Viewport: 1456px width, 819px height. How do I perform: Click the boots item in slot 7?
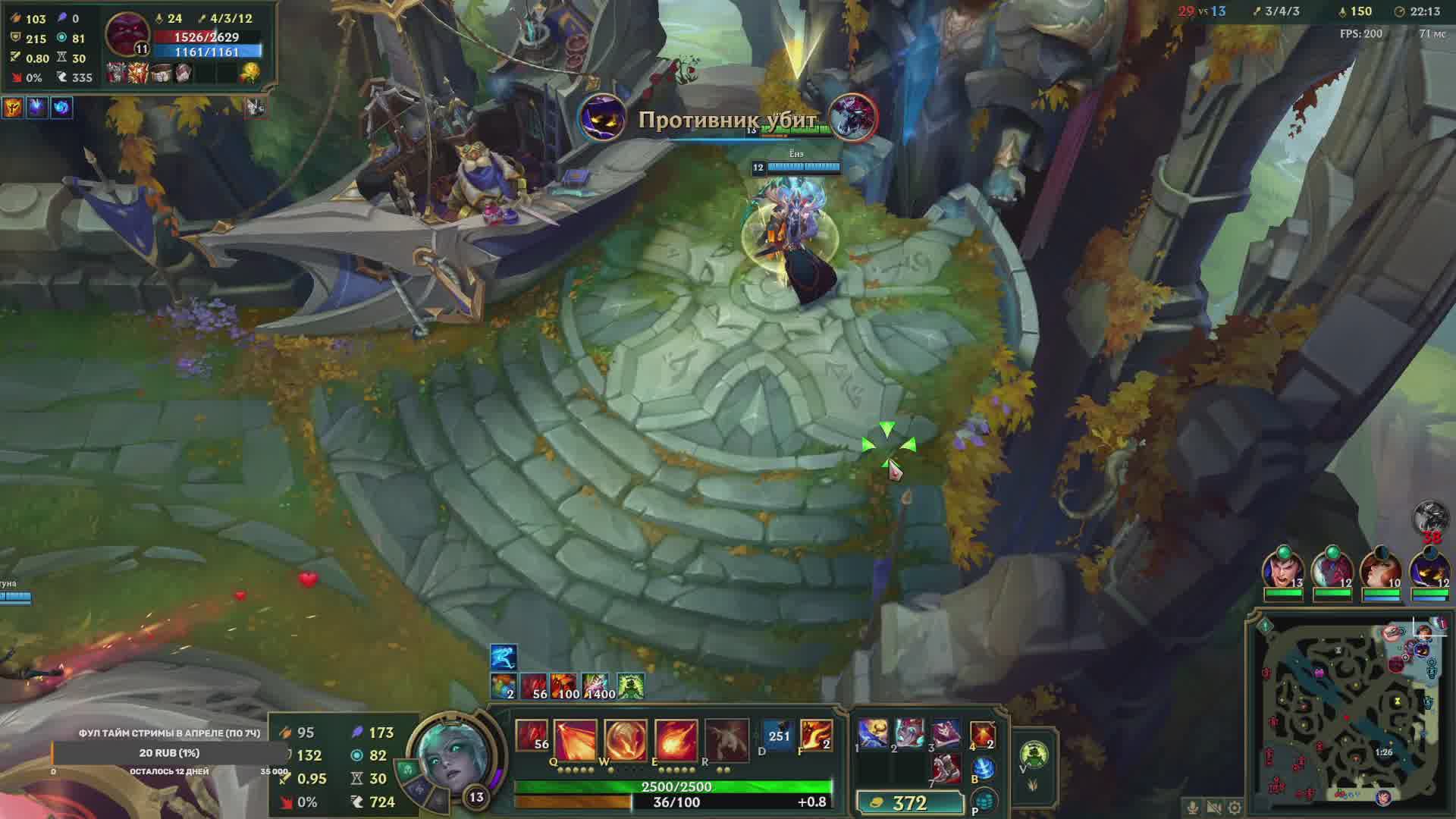pos(946,769)
